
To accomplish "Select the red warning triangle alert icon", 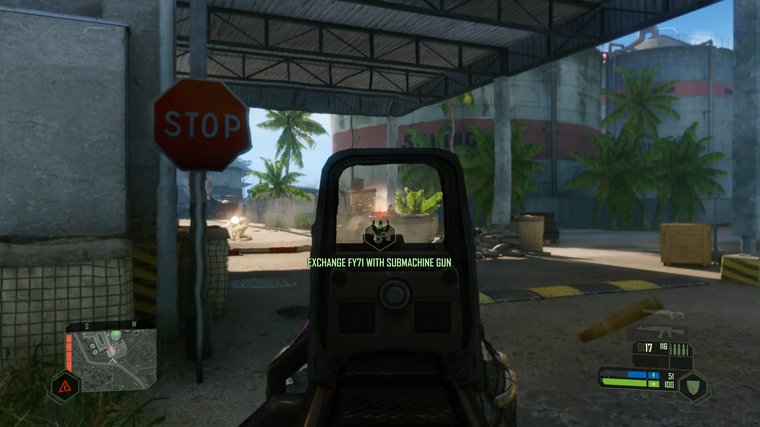I will point(64,385).
